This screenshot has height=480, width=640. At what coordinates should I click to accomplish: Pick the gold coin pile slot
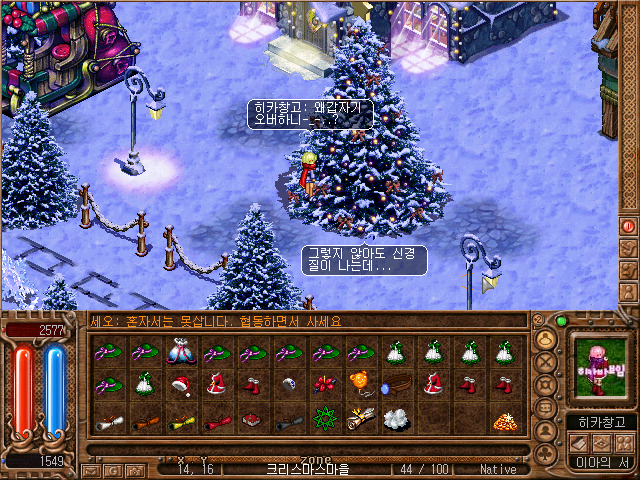504,419
